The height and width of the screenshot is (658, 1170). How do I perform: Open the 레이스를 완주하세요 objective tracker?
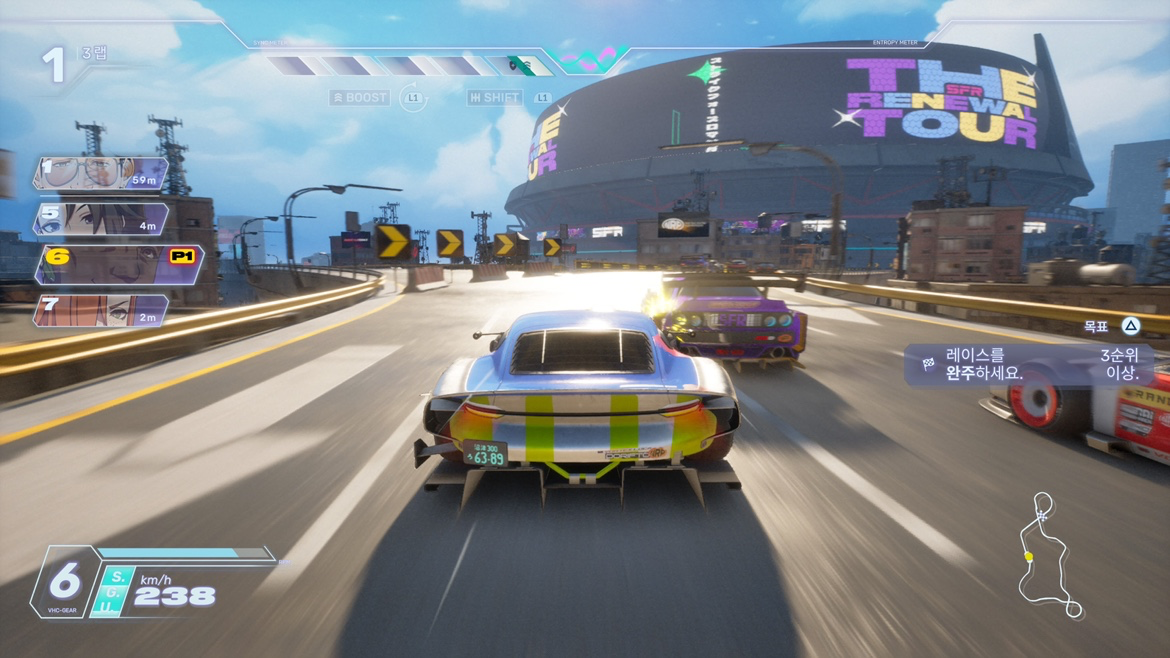pyautogui.click(x=1028, y=364)
